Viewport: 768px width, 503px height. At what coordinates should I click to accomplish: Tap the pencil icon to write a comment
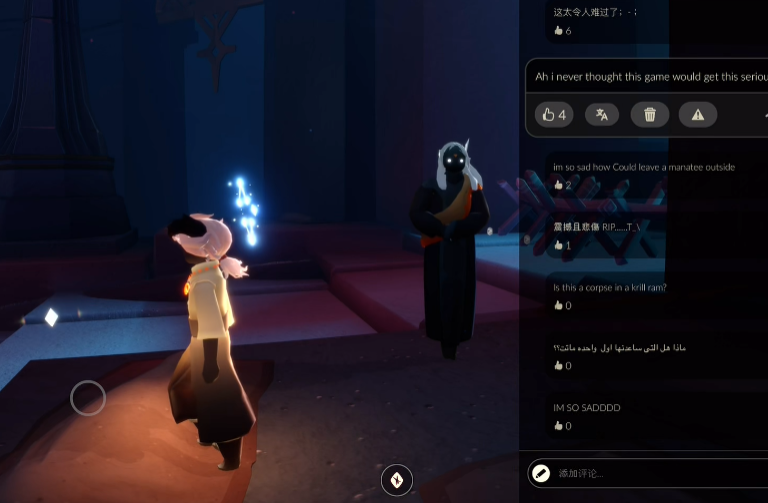pos(541,473)
